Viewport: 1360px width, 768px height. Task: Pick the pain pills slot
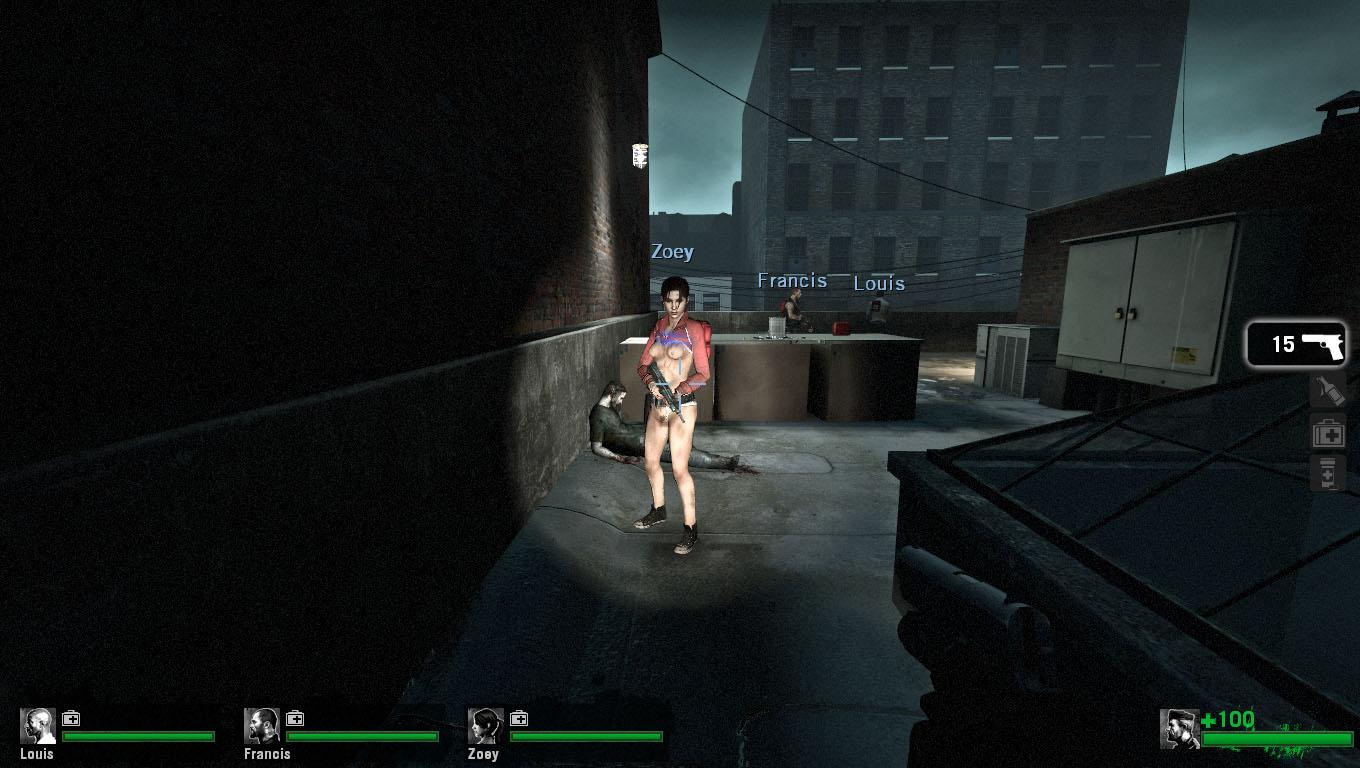coord(1328,473)
